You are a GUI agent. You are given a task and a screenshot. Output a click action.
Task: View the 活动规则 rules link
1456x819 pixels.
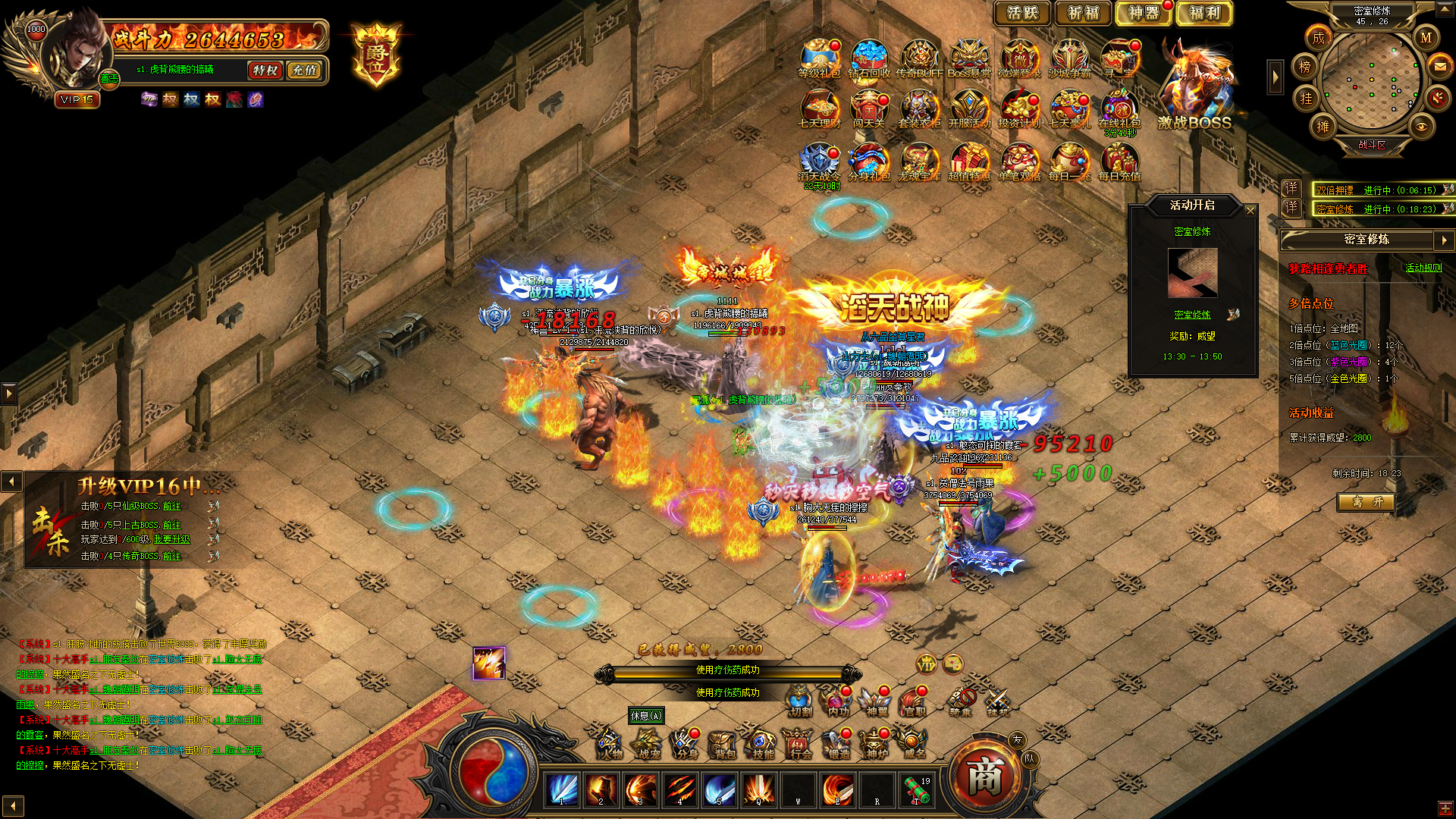coord(1423,268)
